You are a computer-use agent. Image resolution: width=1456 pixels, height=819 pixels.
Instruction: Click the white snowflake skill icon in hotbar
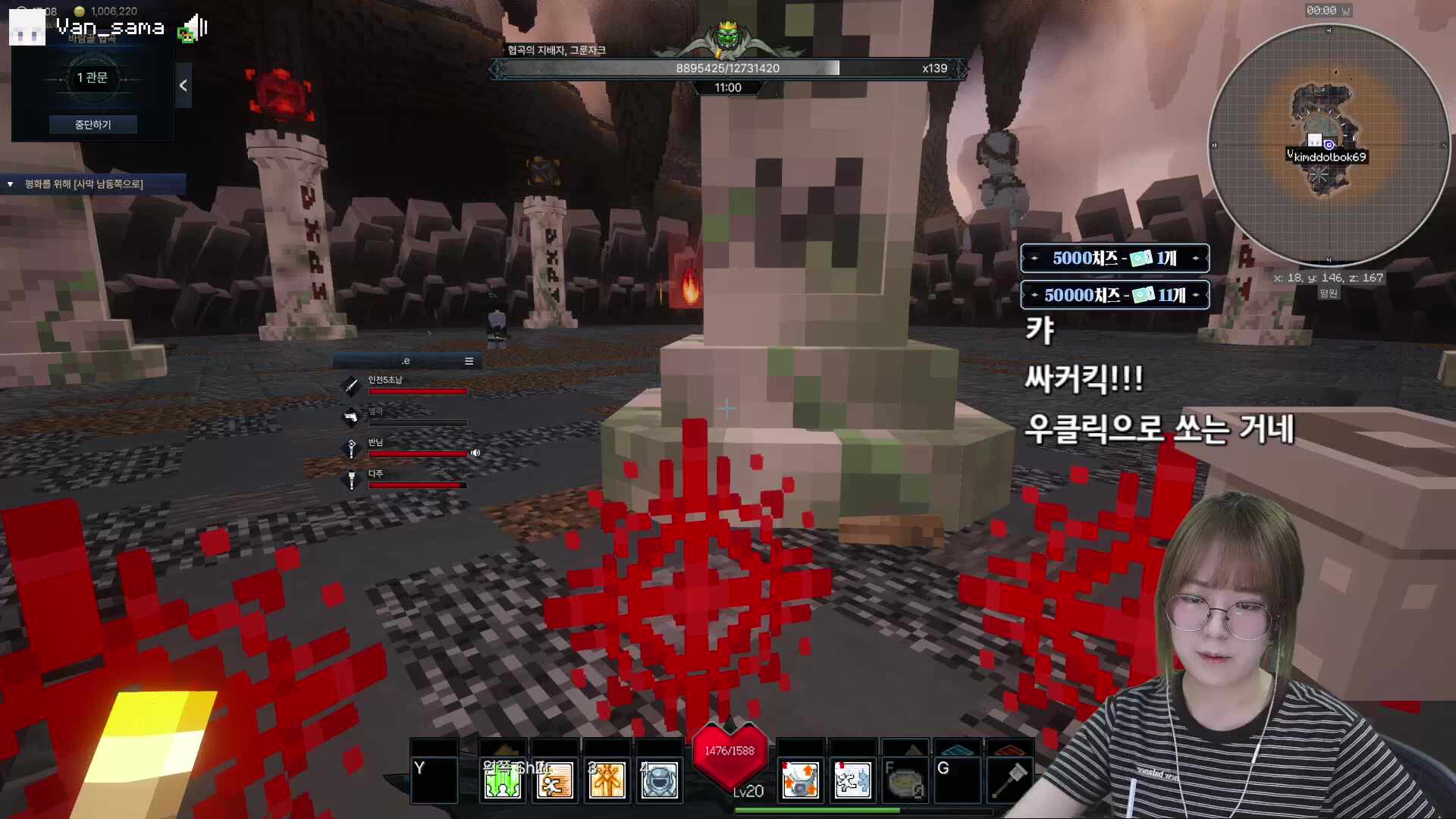pyautogui.click(x=852, y=779)
